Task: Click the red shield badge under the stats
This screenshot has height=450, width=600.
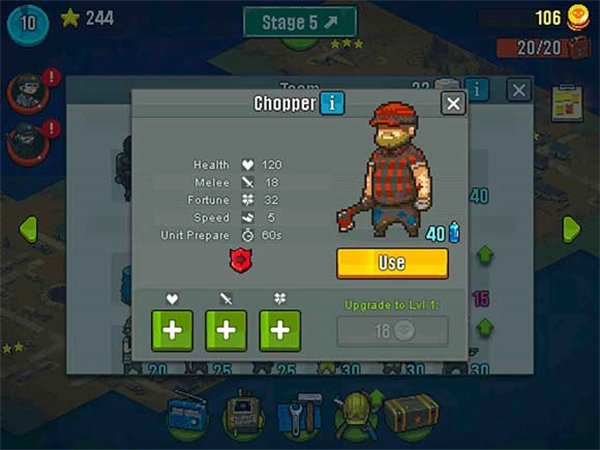Action: 240,261
